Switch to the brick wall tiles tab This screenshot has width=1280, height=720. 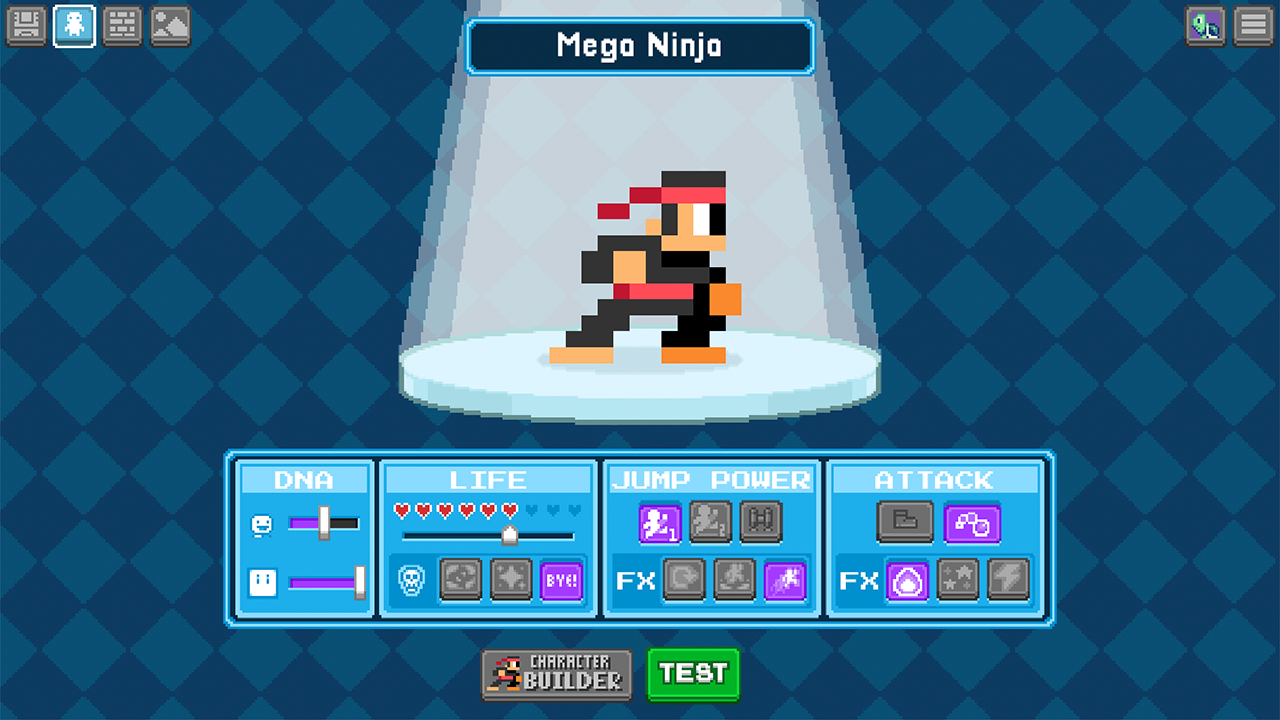pyautogui.click(x=123, y=26)
